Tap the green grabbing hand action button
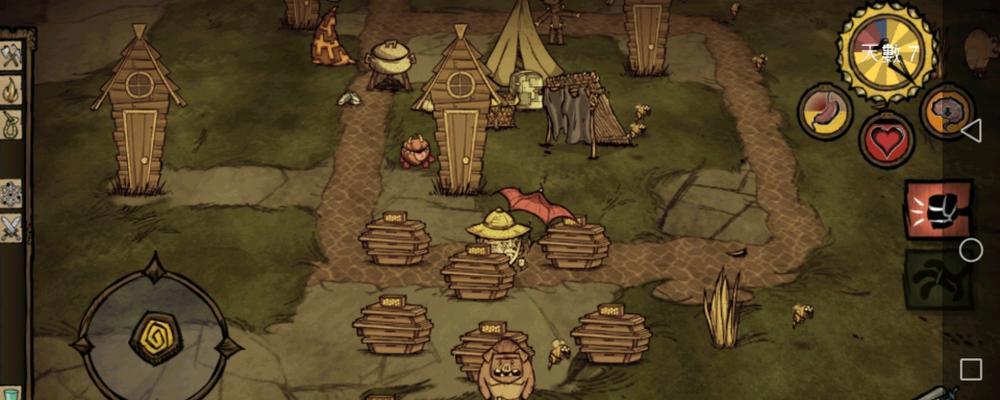Viewport: 1000px width, 400px height. pyautogui.click(x=937, y=279)
